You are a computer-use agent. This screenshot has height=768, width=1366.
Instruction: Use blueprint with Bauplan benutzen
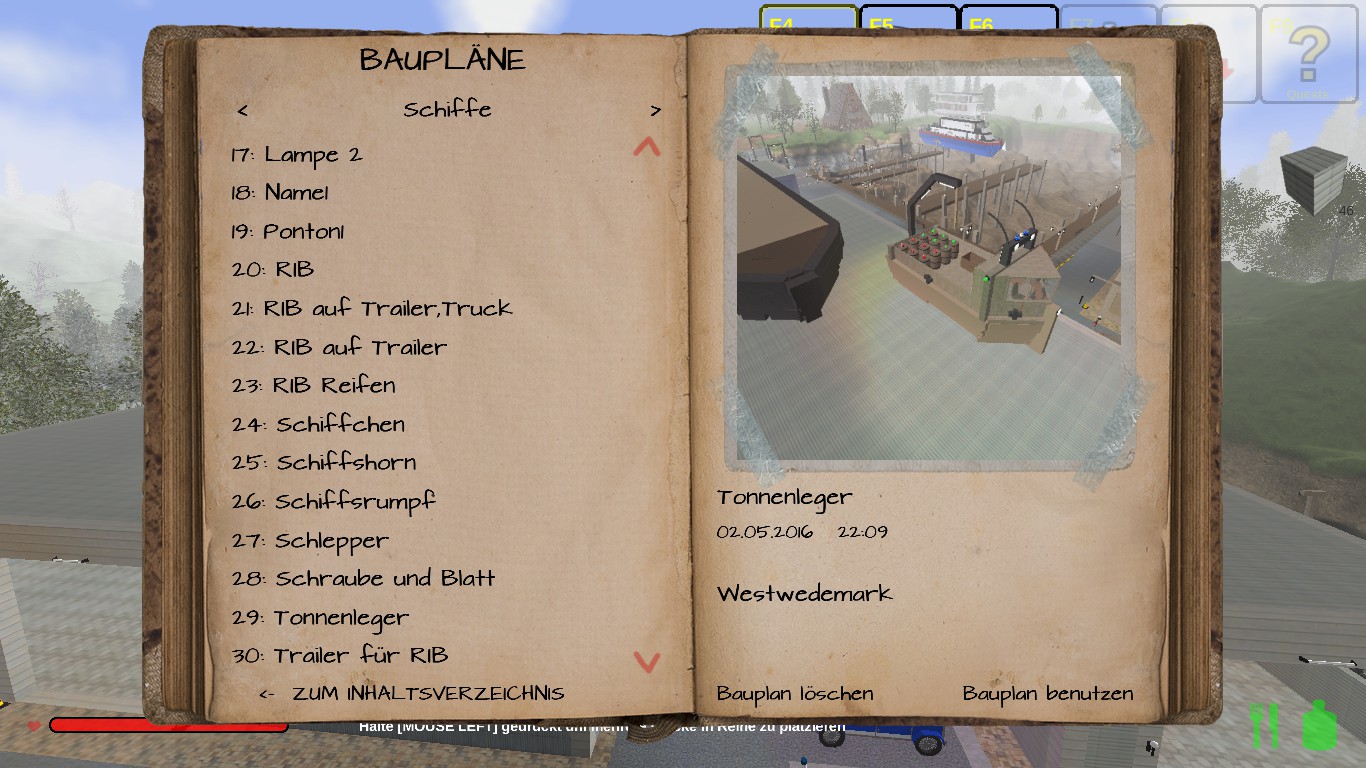coord(1048,694)
